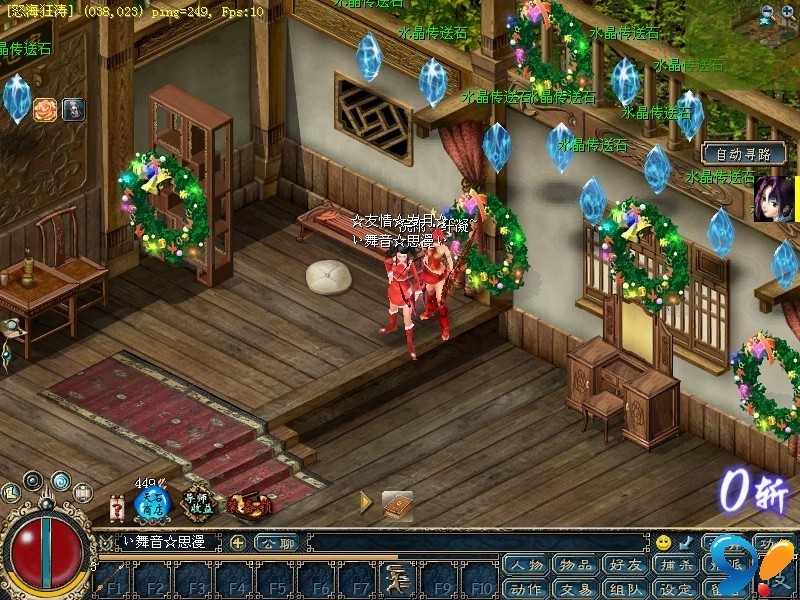Switch chat channel with 公聊 button

click(x=276, y=543)
